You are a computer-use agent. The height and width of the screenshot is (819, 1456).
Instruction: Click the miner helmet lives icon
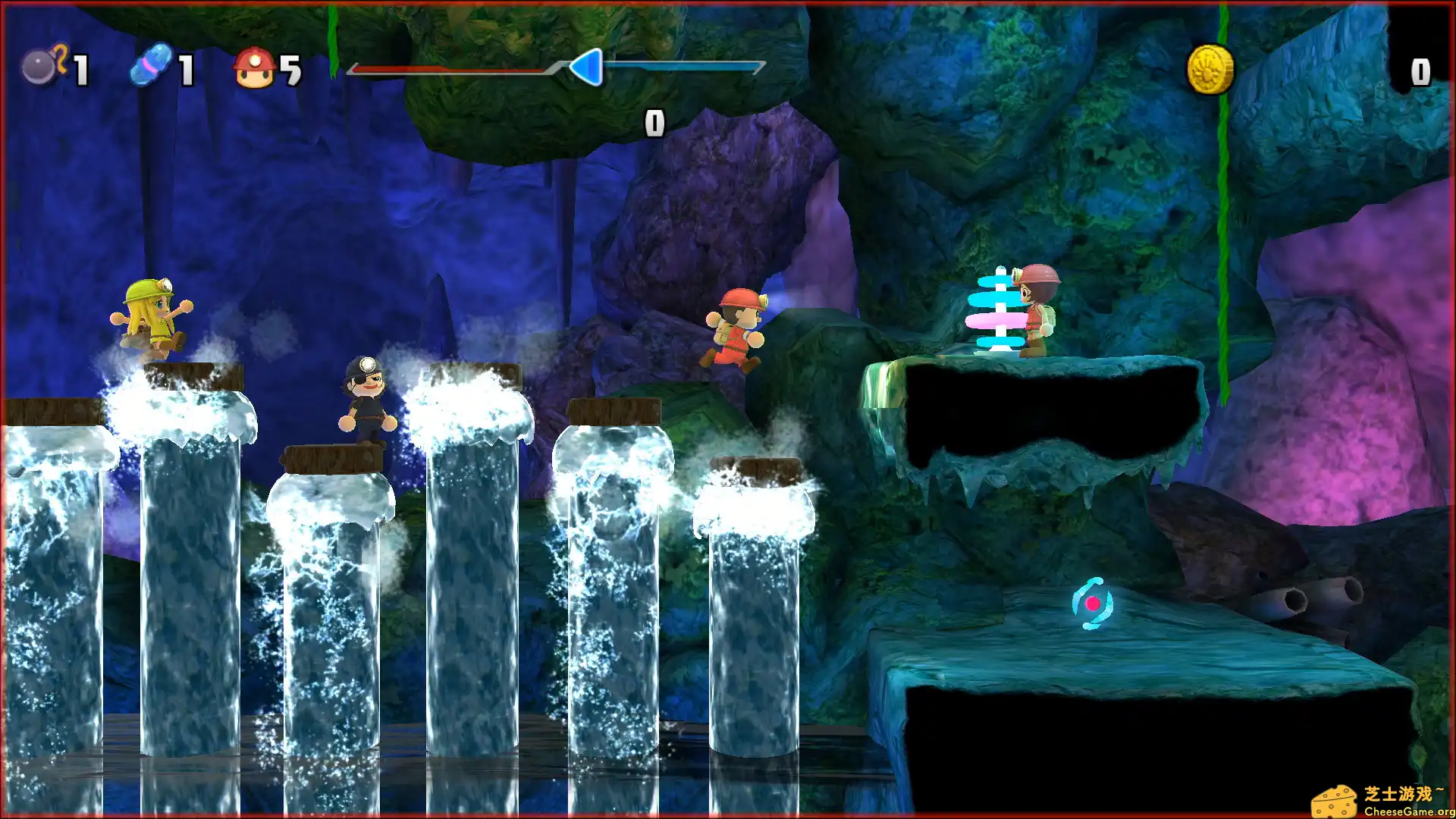click(x=256, y=68)
